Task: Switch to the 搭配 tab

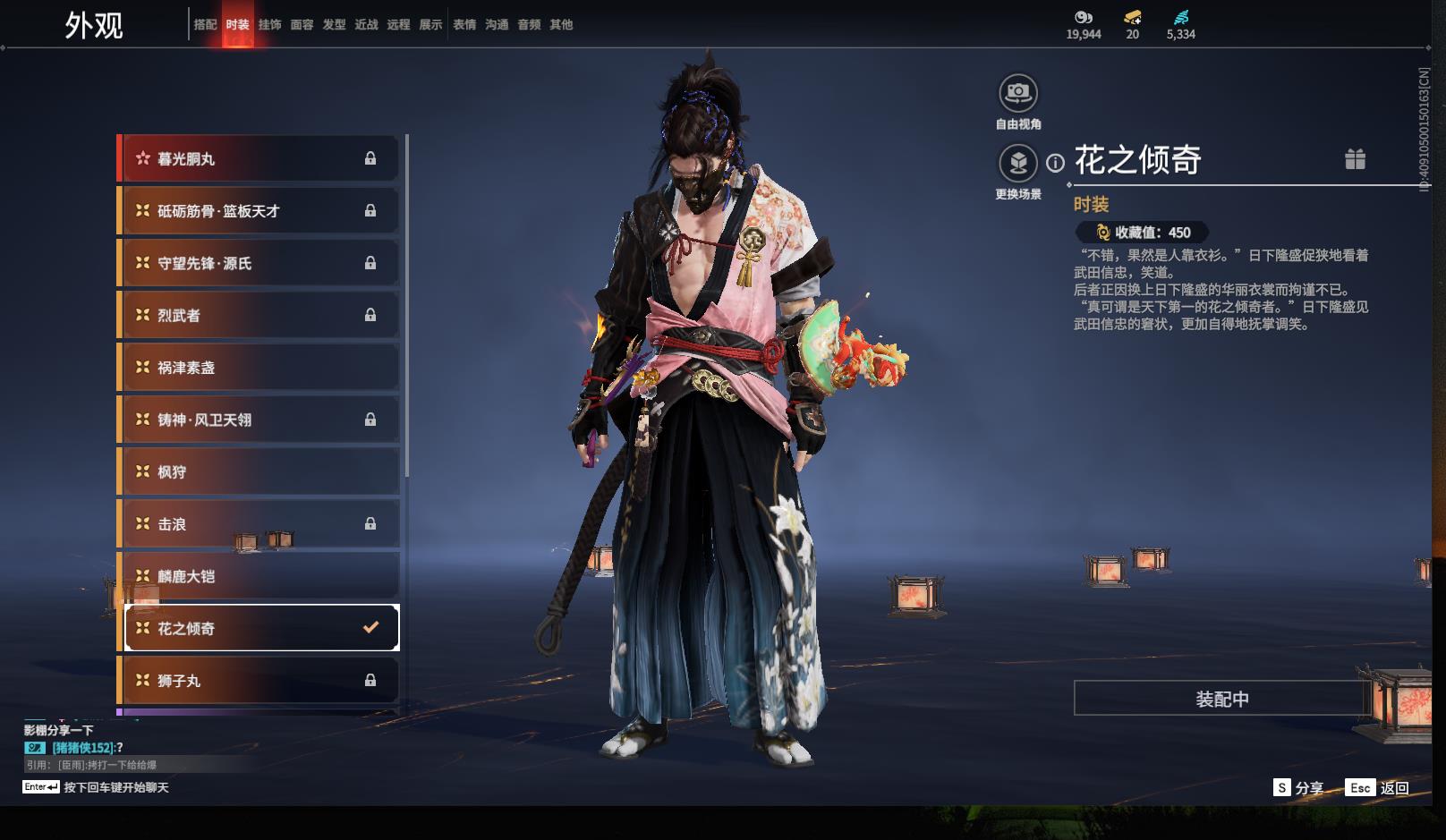Action: pyautogui.click(x=205, y=25)
